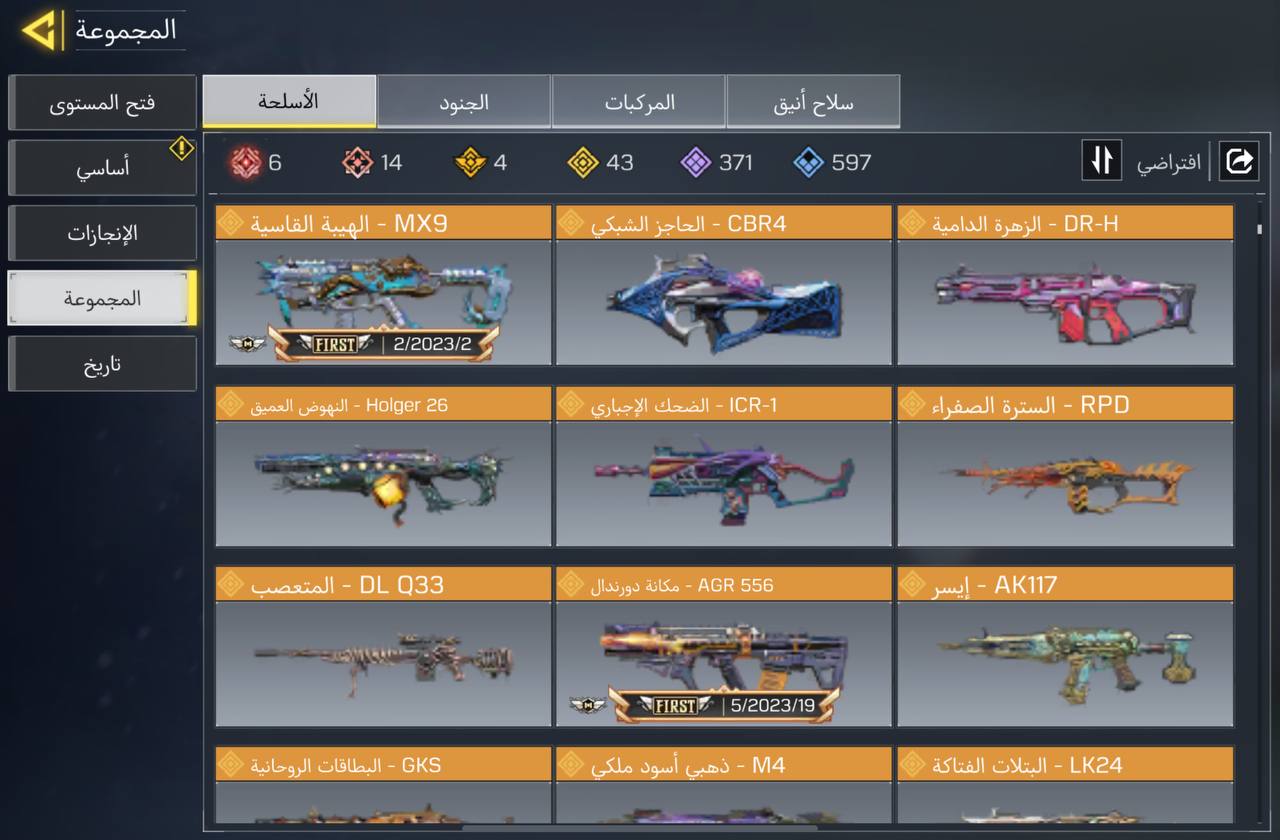Choose the تاريخ side menu entry
The image size is (1280, 840).
coord(102,364)
